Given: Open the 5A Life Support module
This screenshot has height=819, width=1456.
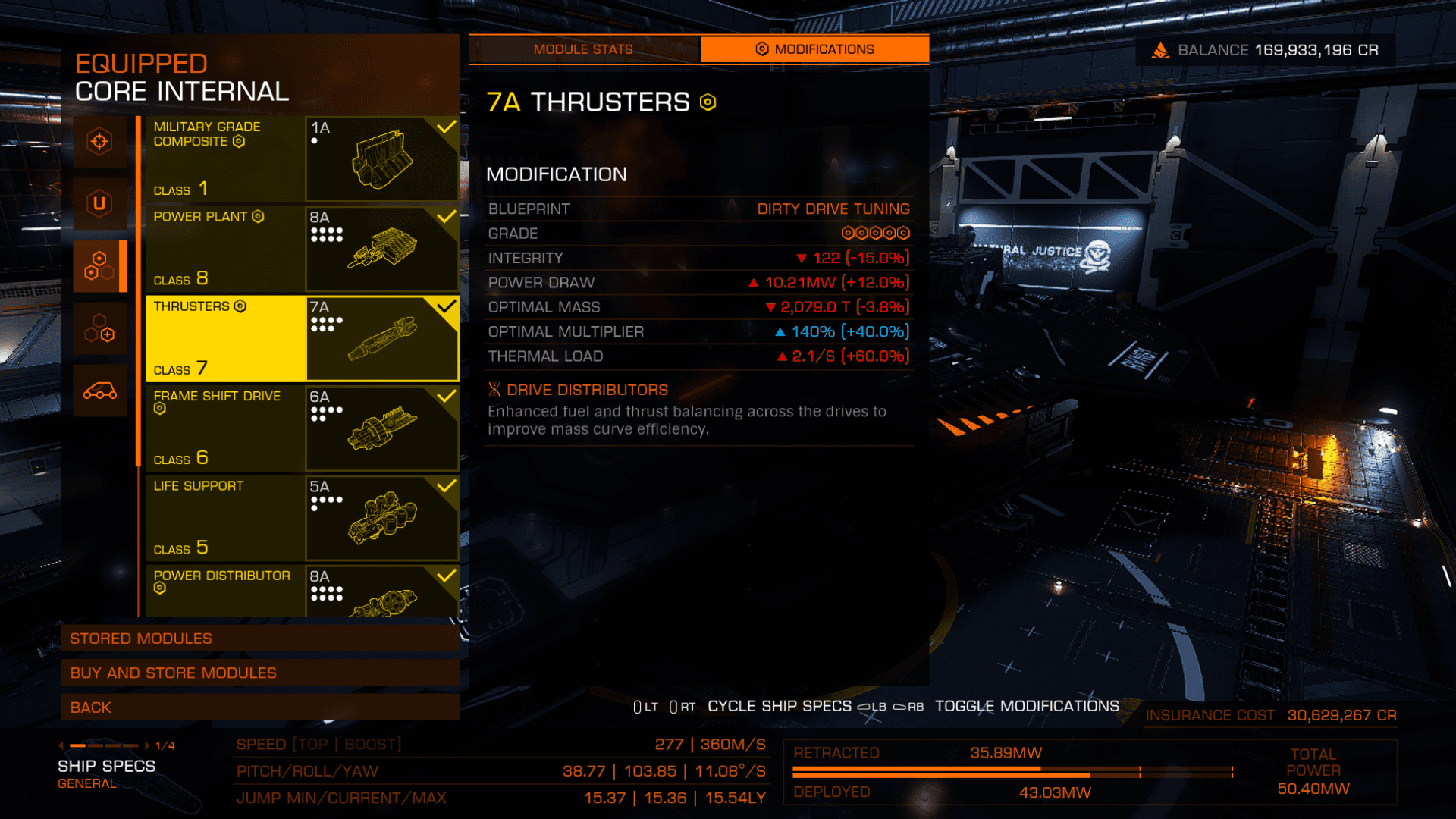Looking at the screenshot, I should [302, 517].
